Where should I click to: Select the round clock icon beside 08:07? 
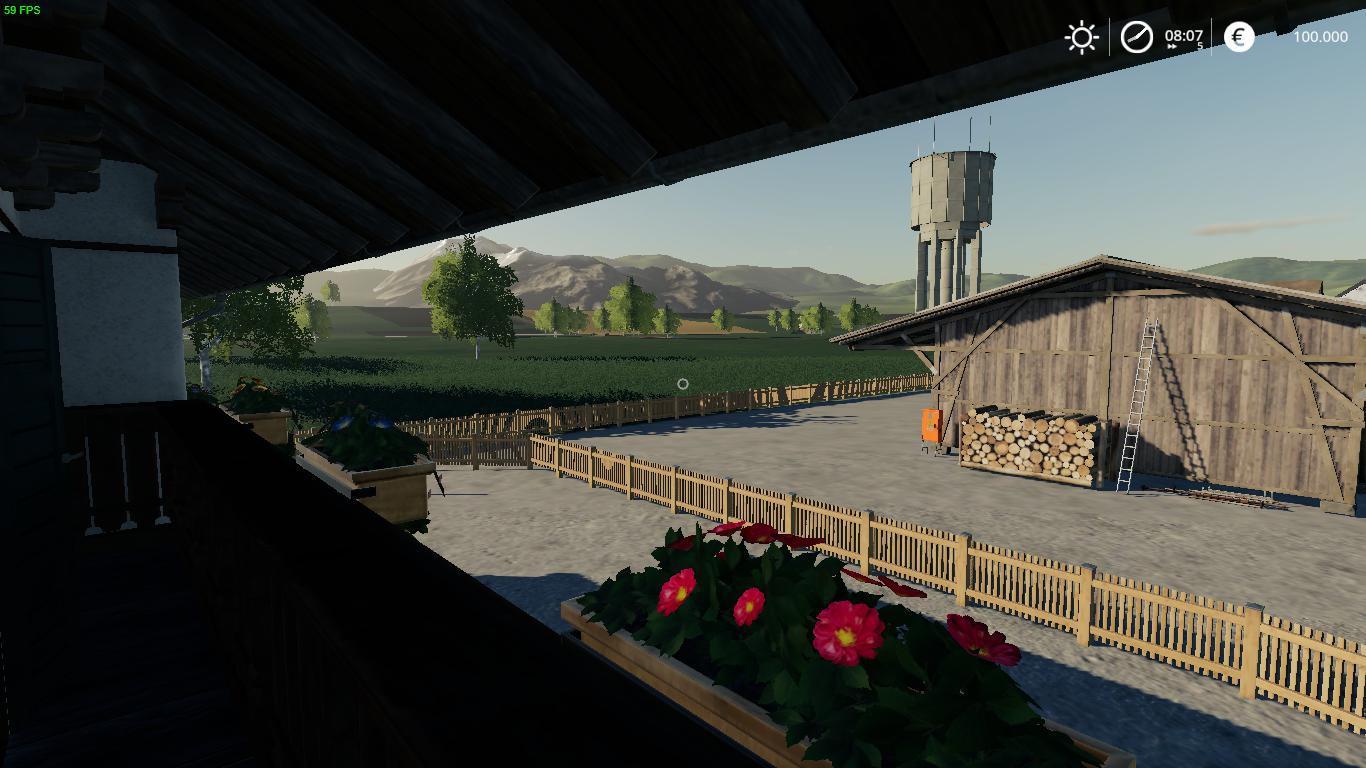(x=1136, y=38)
